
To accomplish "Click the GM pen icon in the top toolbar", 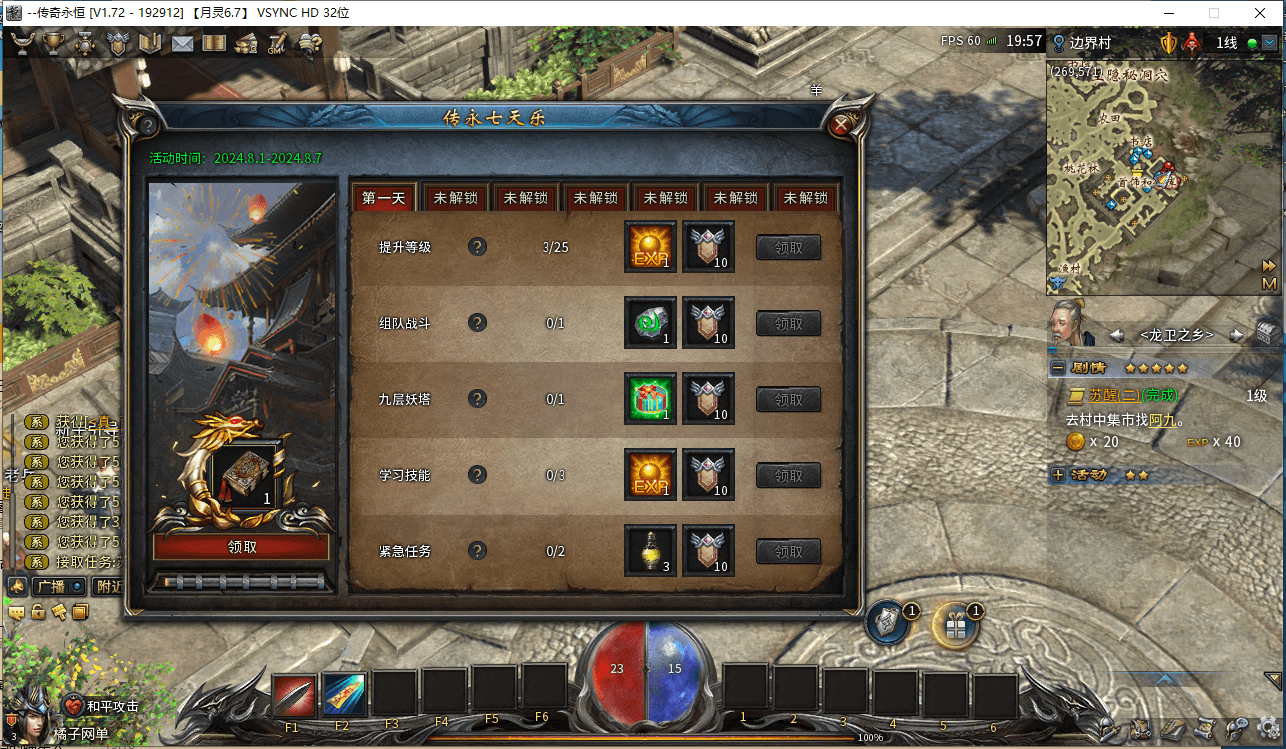I will (x=276, y=43).
